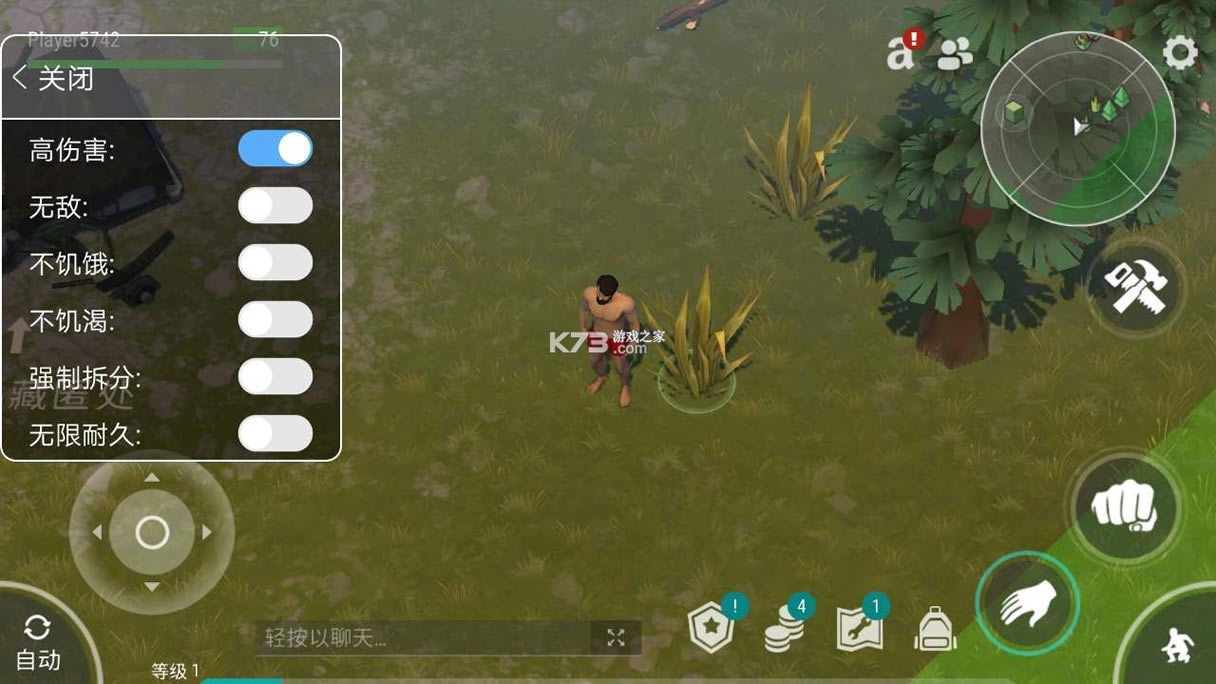The image size is (1216, 684).
Task: Activate the 强制拆分 toggle
Action: point(275,377)
